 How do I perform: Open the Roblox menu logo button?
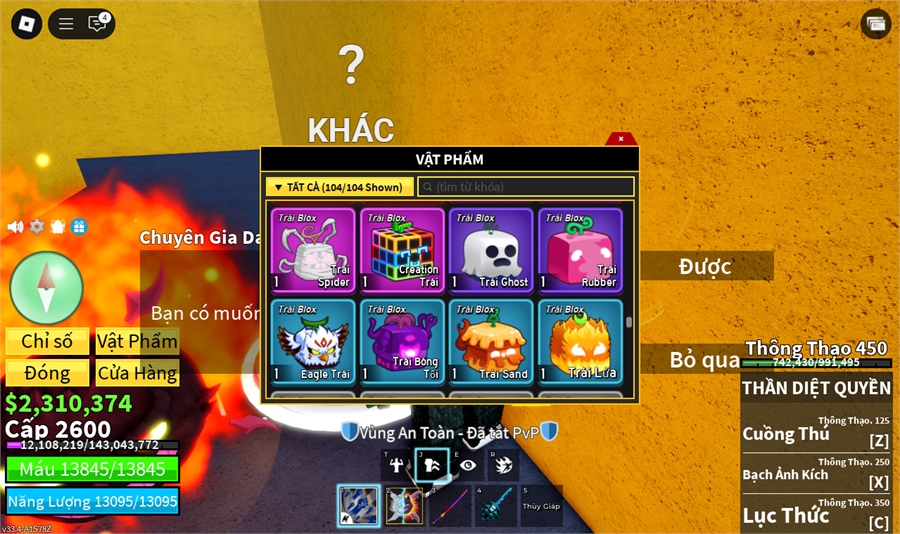(26, 23)
